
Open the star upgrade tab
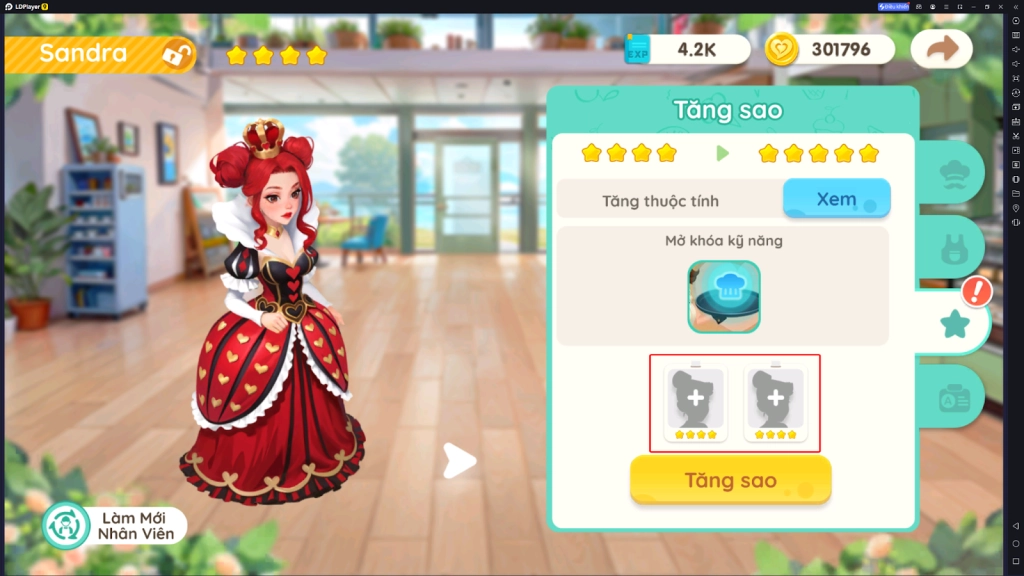(953, 322)
